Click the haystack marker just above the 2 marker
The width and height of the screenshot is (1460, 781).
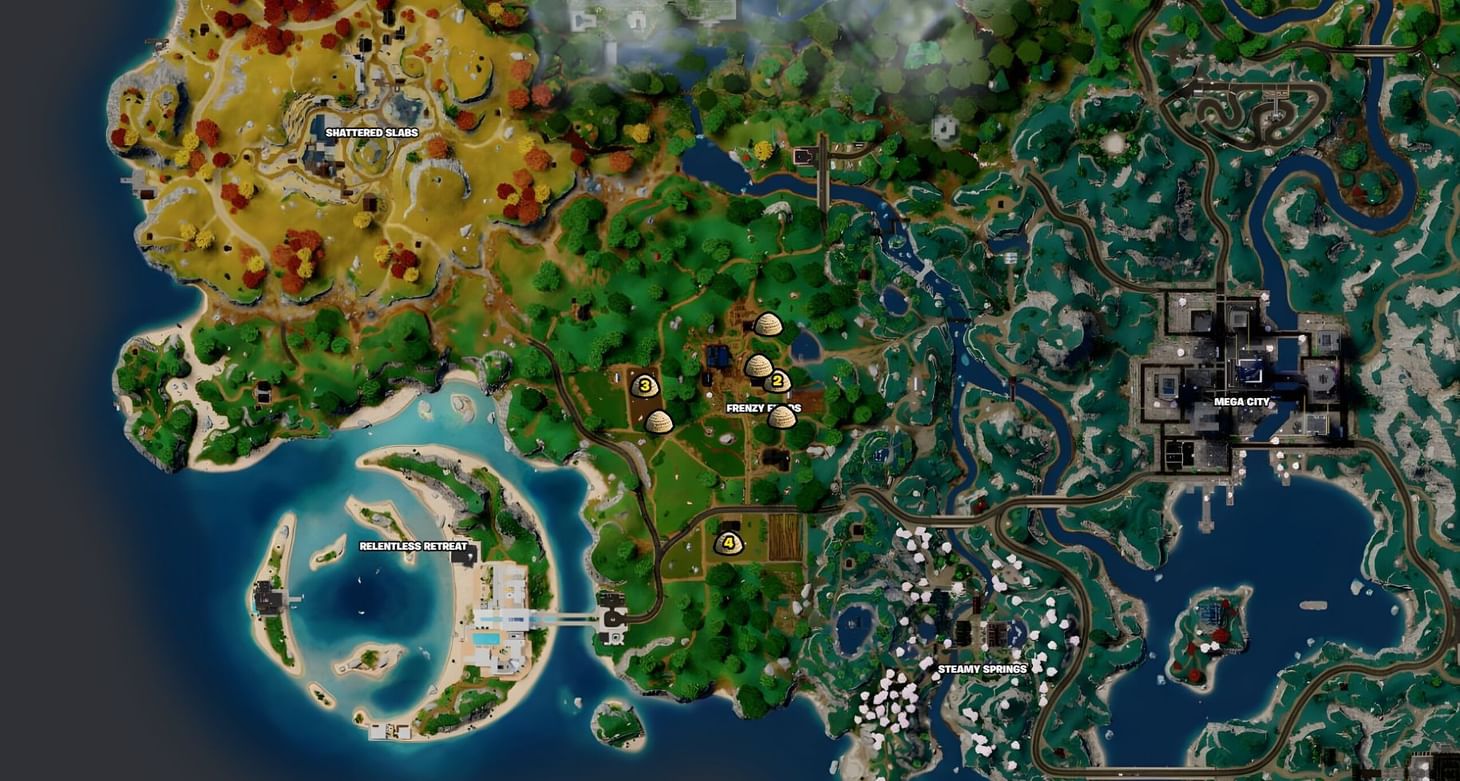click(x=760, y=368)
